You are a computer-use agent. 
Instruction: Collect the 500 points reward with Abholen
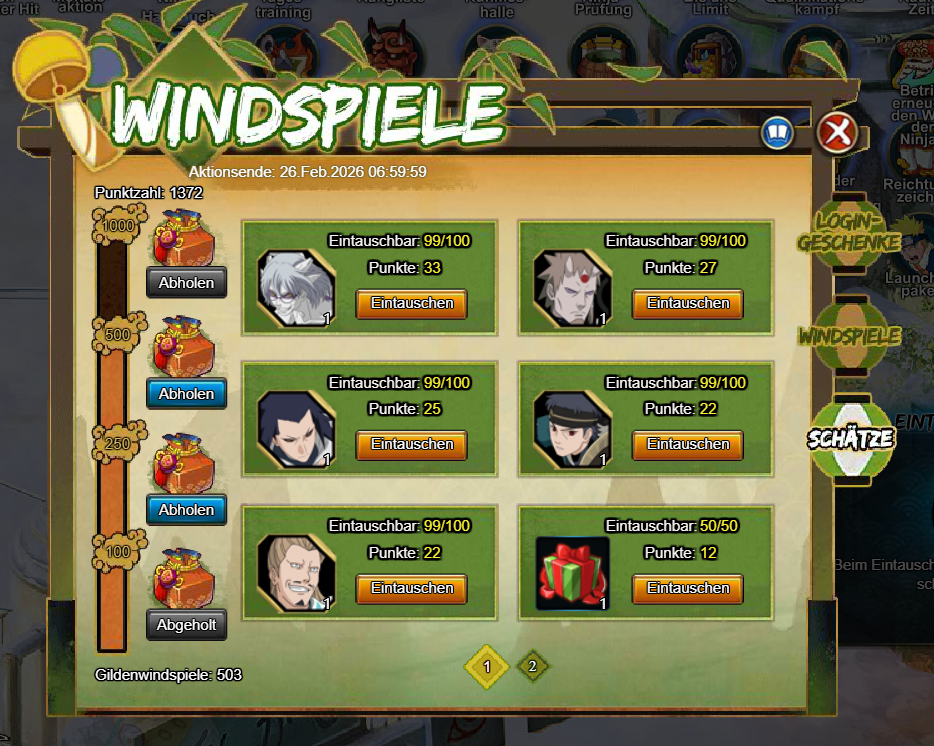pyautogui.click(x=186, y=394)
